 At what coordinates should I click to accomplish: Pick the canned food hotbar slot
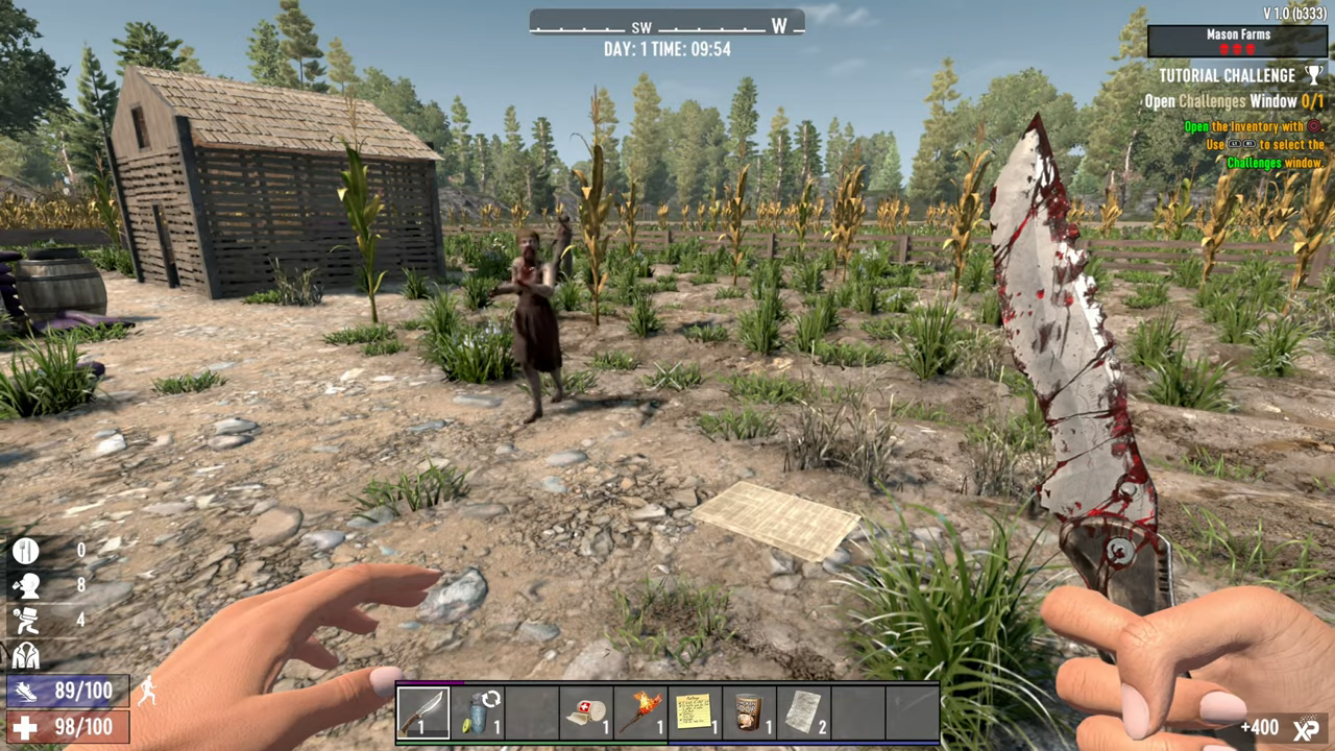(x=748, y=711)
